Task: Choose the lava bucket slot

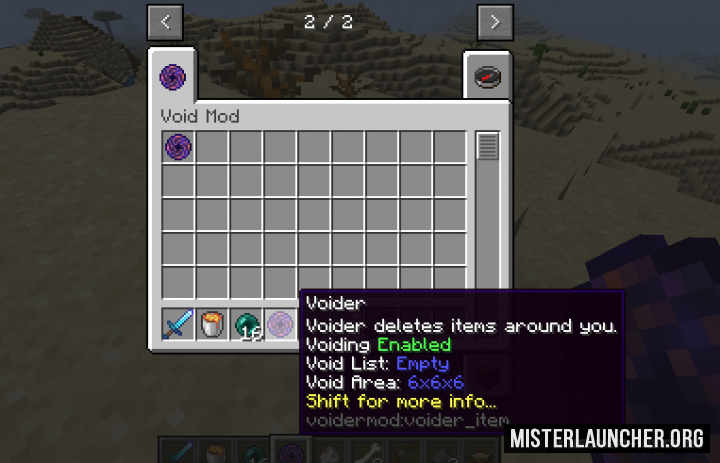Action: [x=213, y=324]
